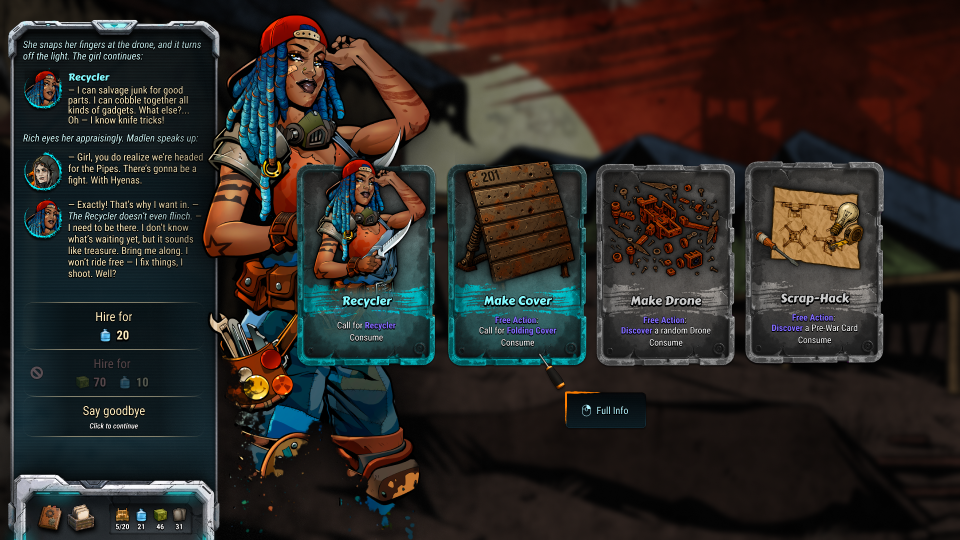Hire the Recycler for 20 water
Image resolution: width=960 pixels, height=540 pixels.
pos(113,326)
